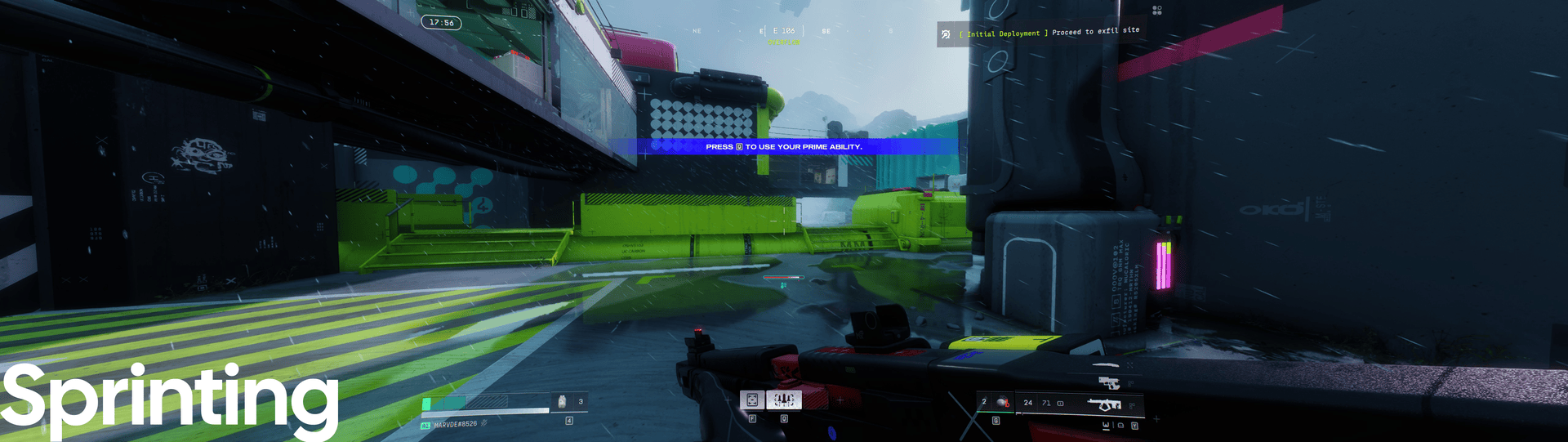1568x442 pixels.
Task: Select the grenade equipment slot
Action: 1001,402
